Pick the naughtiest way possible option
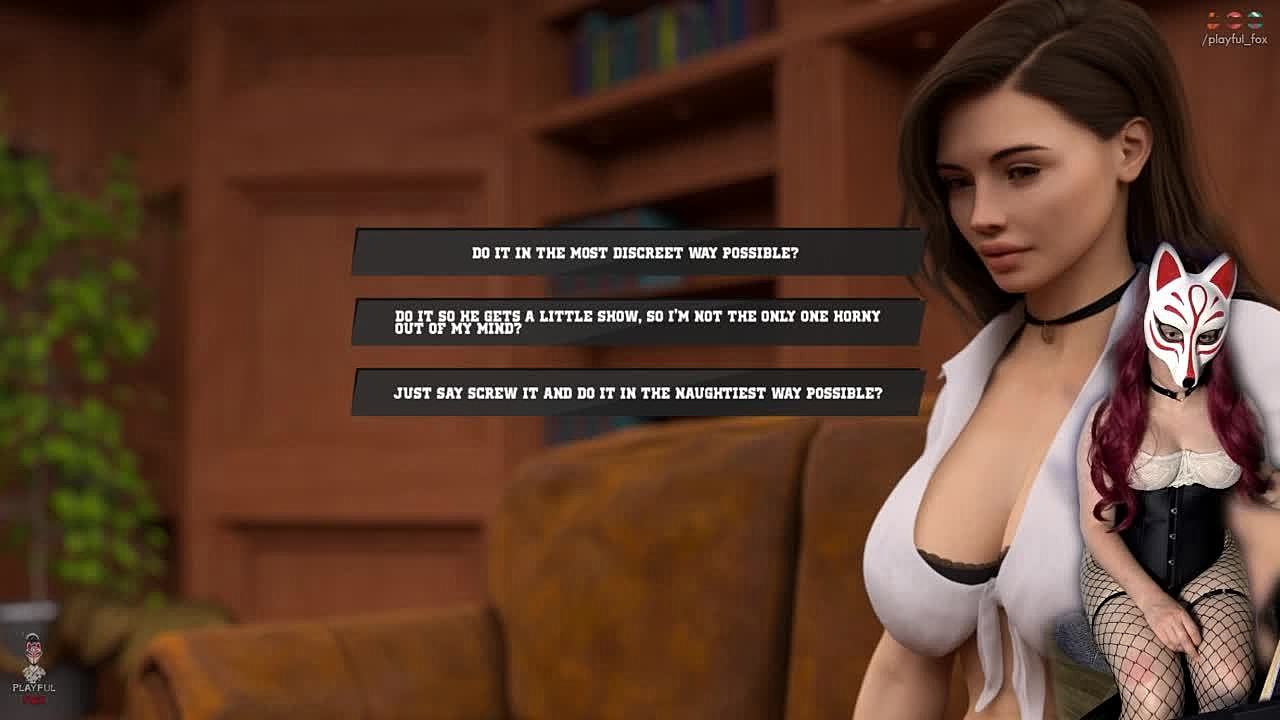The image size is (1280, 720). [636, 393]
